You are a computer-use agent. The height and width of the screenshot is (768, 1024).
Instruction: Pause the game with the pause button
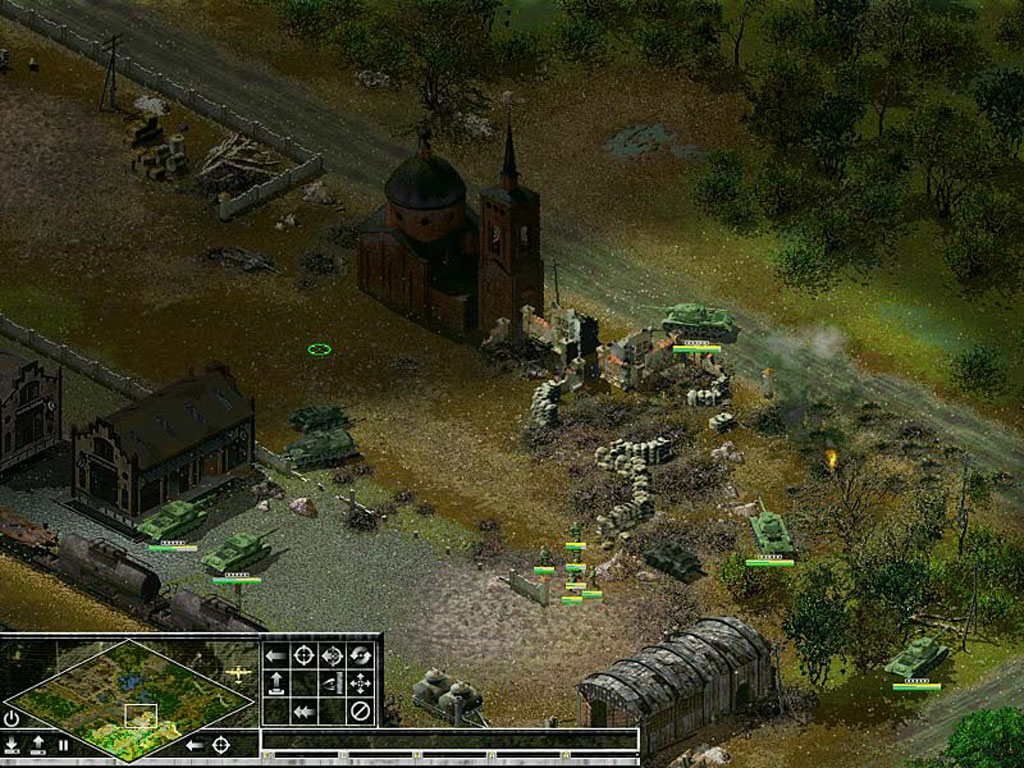point(63,745)
